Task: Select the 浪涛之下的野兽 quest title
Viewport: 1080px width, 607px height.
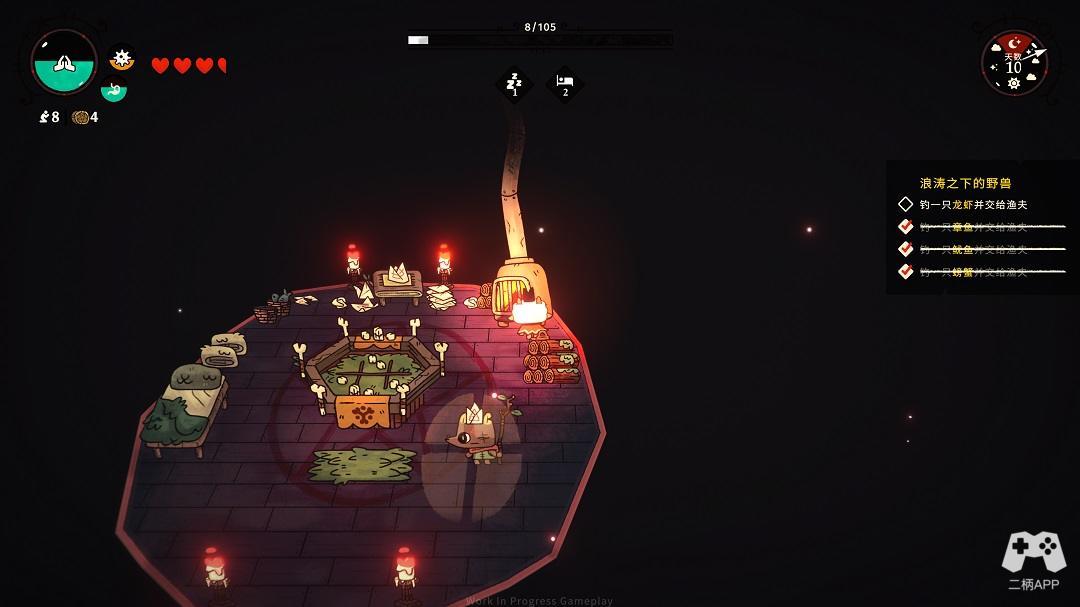Action: coord(965,183)
